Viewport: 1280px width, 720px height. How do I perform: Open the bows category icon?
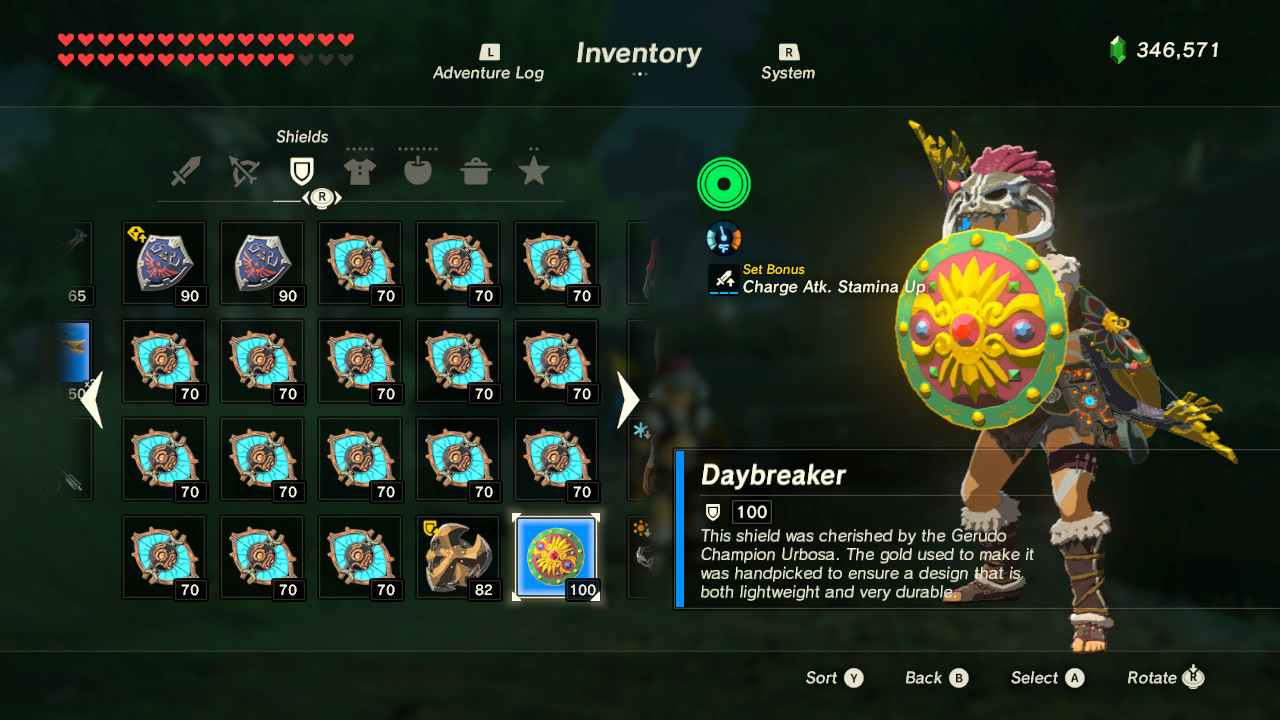(x=244, y=169)
